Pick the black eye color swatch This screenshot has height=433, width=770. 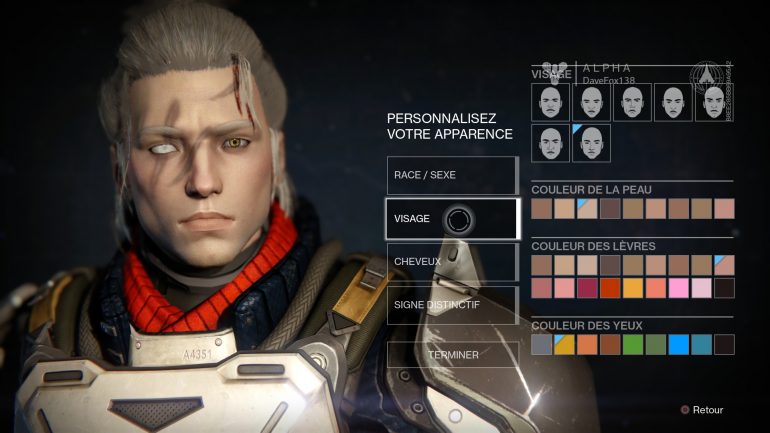(724, 344)
